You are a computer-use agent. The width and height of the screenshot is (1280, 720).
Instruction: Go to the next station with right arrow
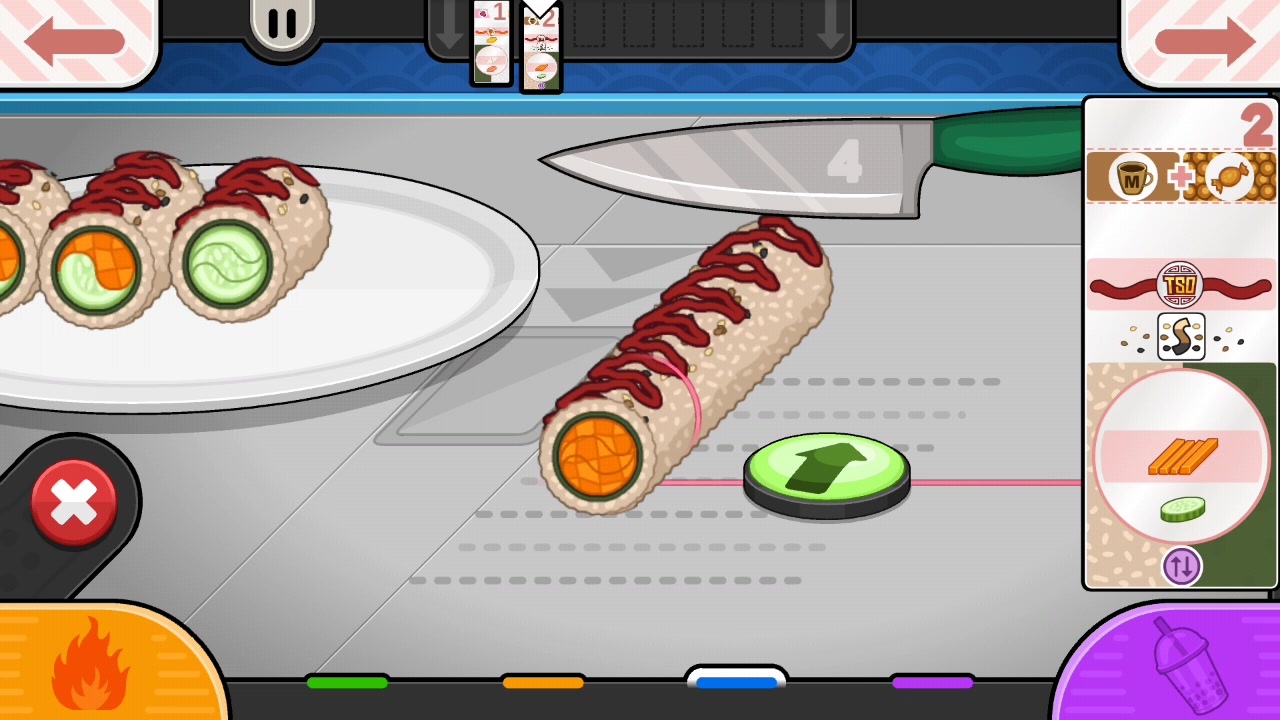(x=1203, y=40)
